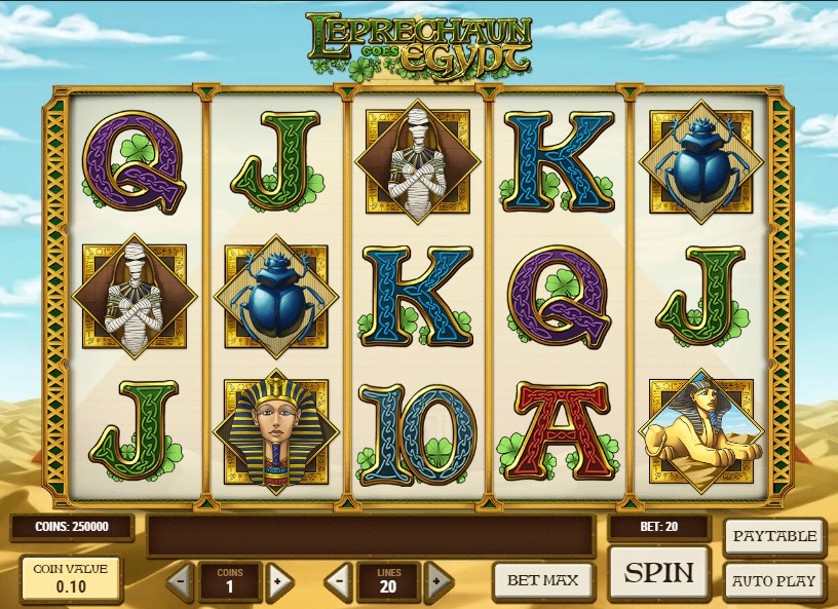The width and height of the screenshot is (838, 609).
Task: Activate Auto Play
Action: [775, 580]
